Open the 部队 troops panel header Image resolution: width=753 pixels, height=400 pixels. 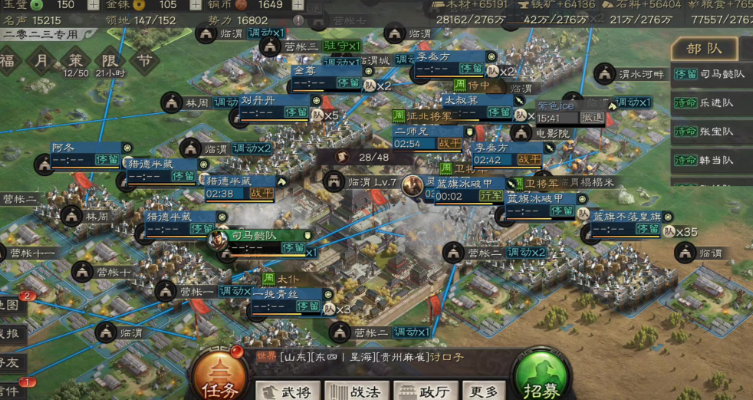[705, 47]
